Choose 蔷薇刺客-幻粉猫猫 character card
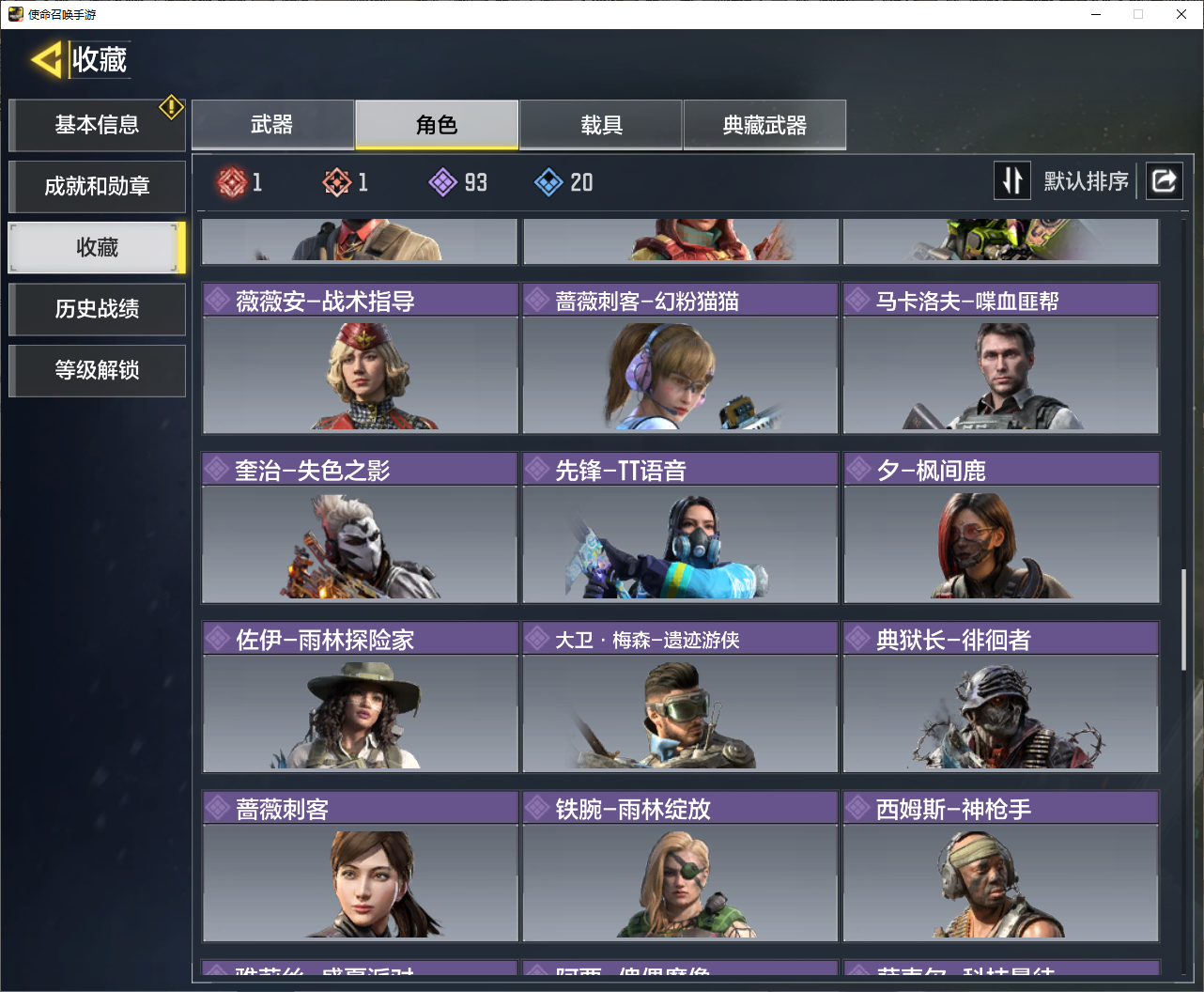This screenshot has height=992, width=1204. point(680,358)
